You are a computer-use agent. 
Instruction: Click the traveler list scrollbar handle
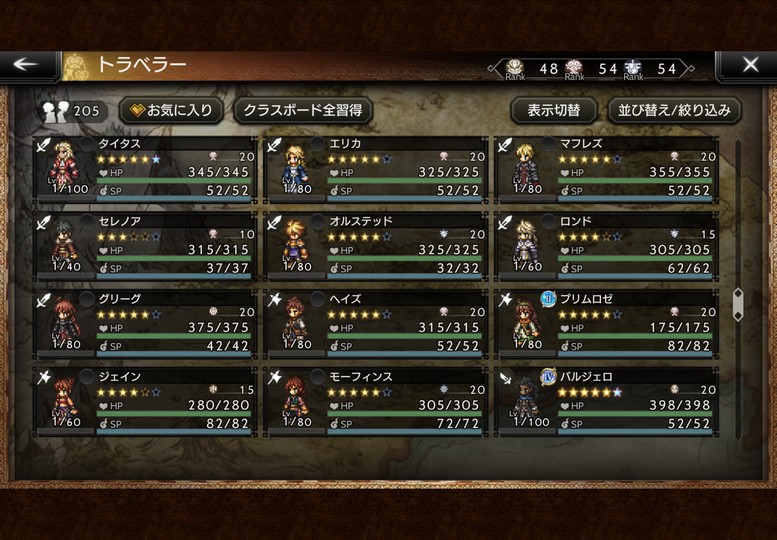point(738,303)
